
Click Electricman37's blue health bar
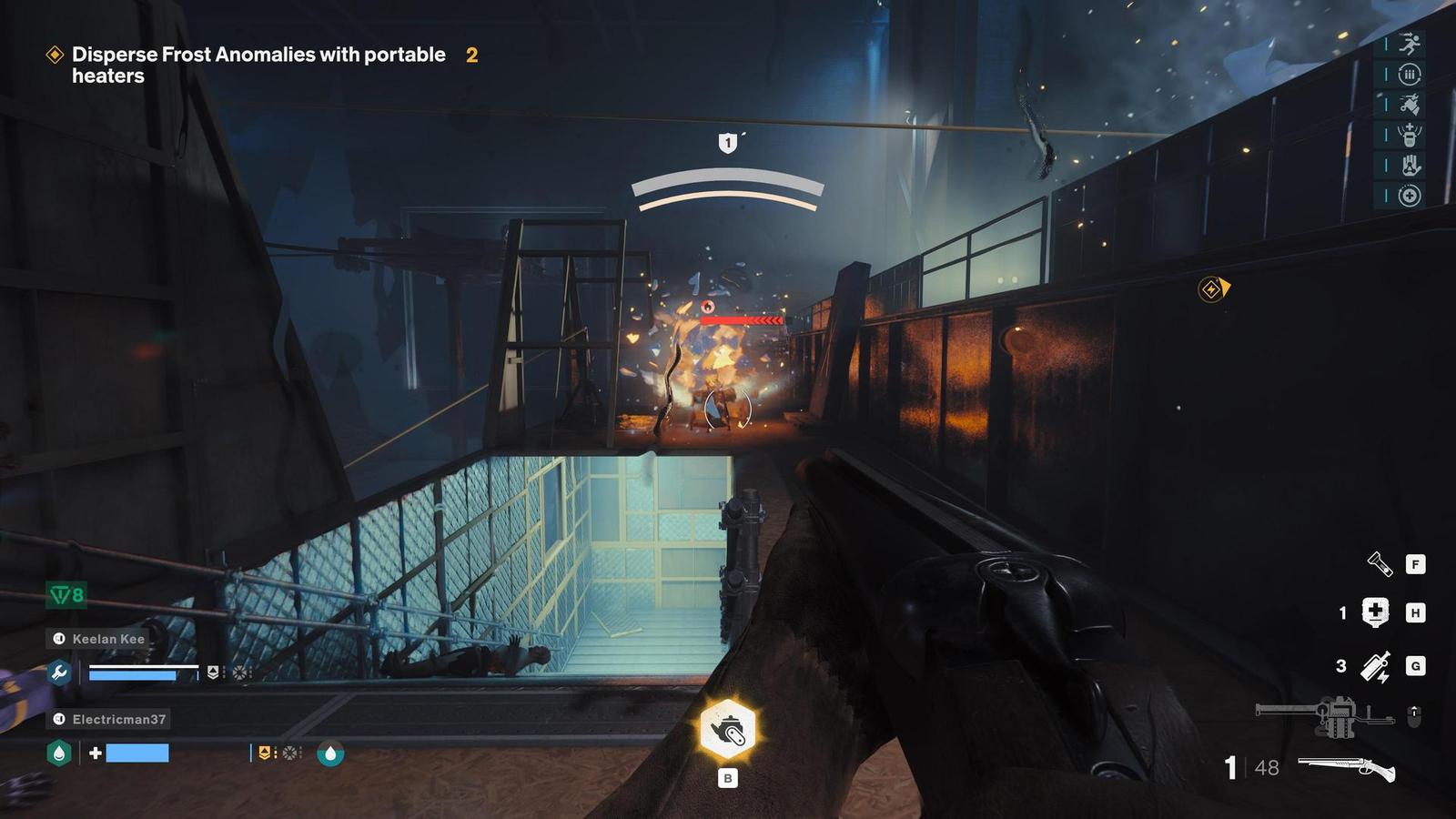(136, 753)
